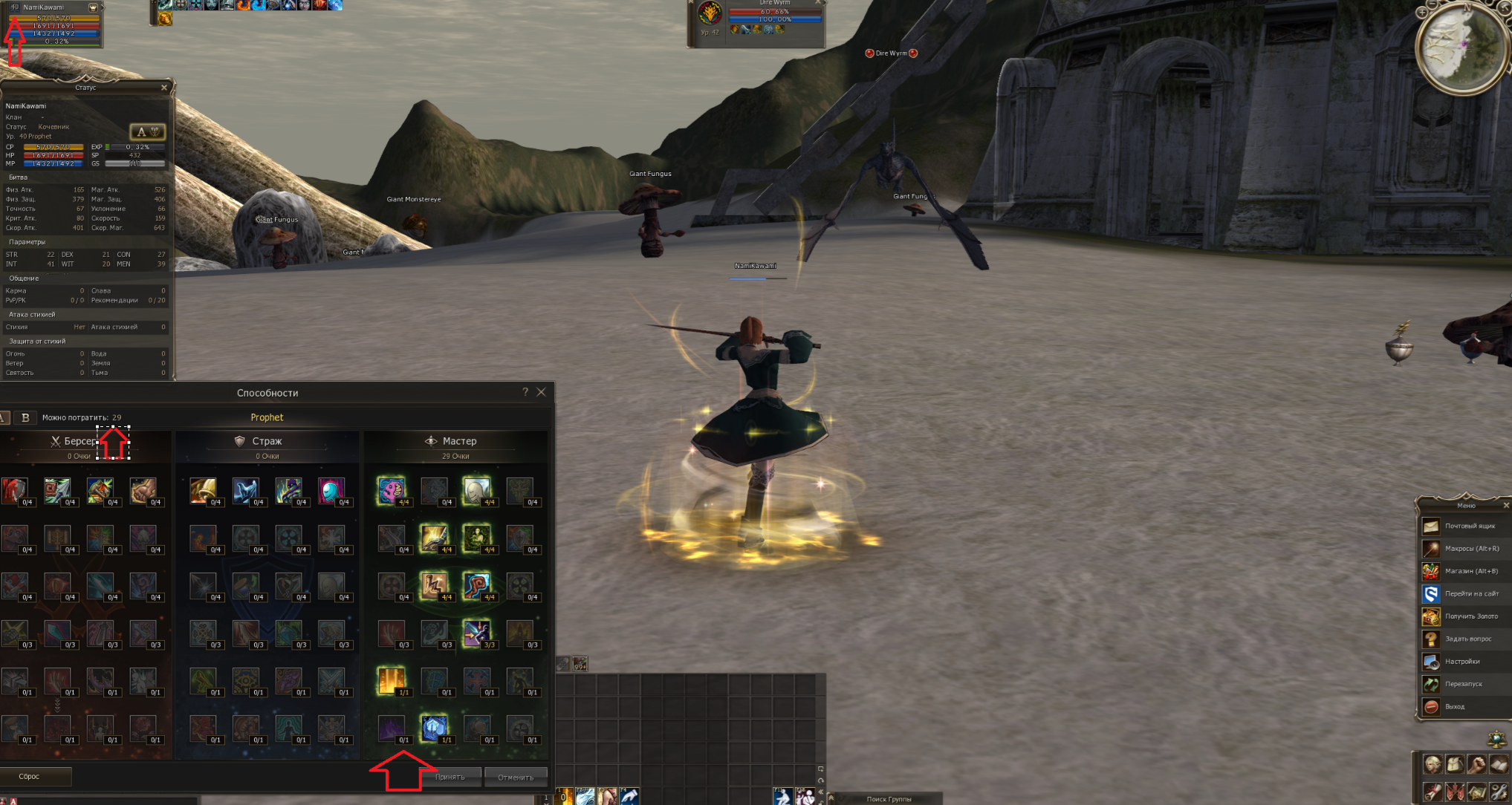Choose Перезапуск to restart
1512x805 pixels.
click(x=1463, y=684)
